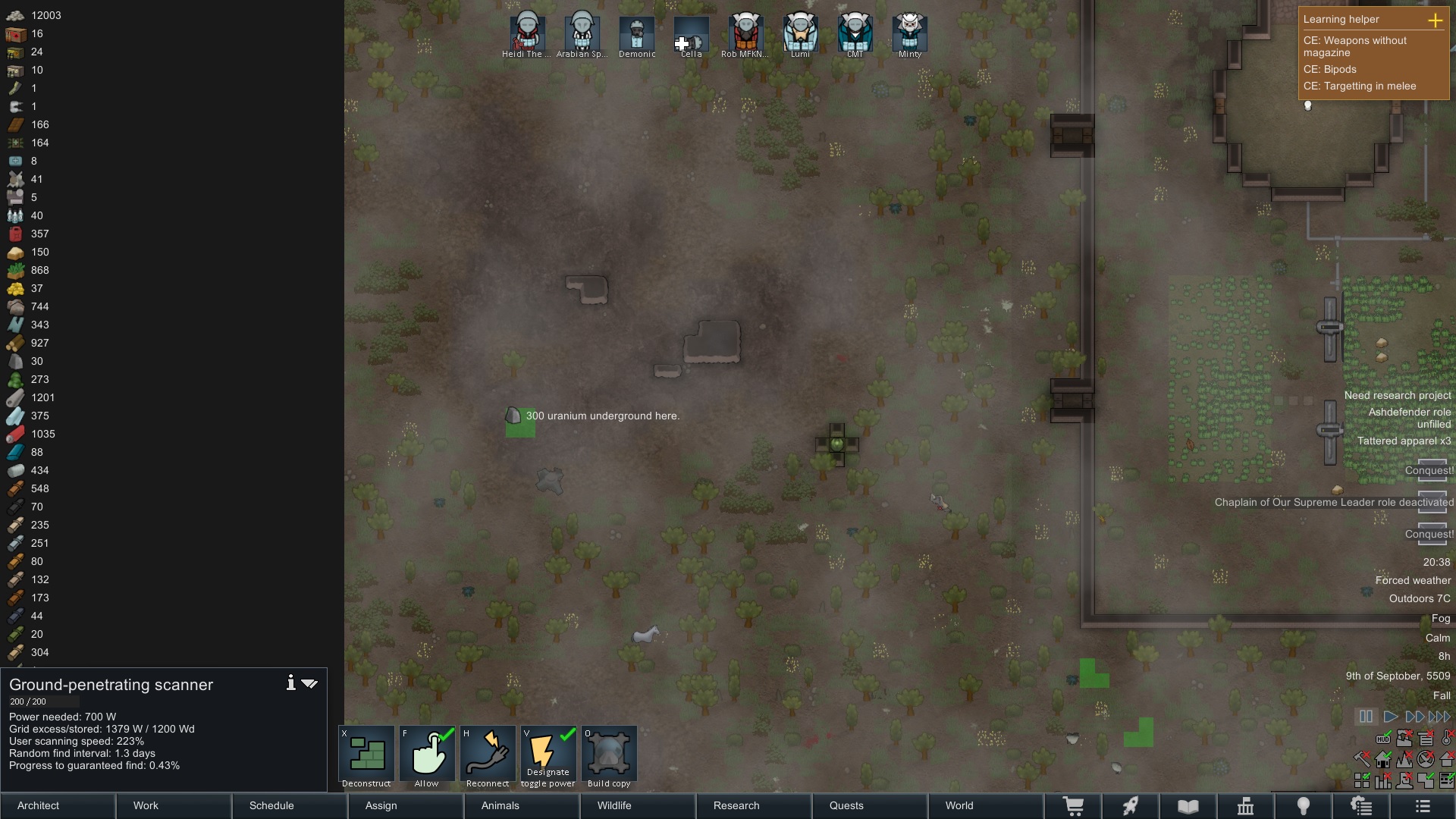Use the Build copy command
The image size is (1456, 819).
click(610, 756)
